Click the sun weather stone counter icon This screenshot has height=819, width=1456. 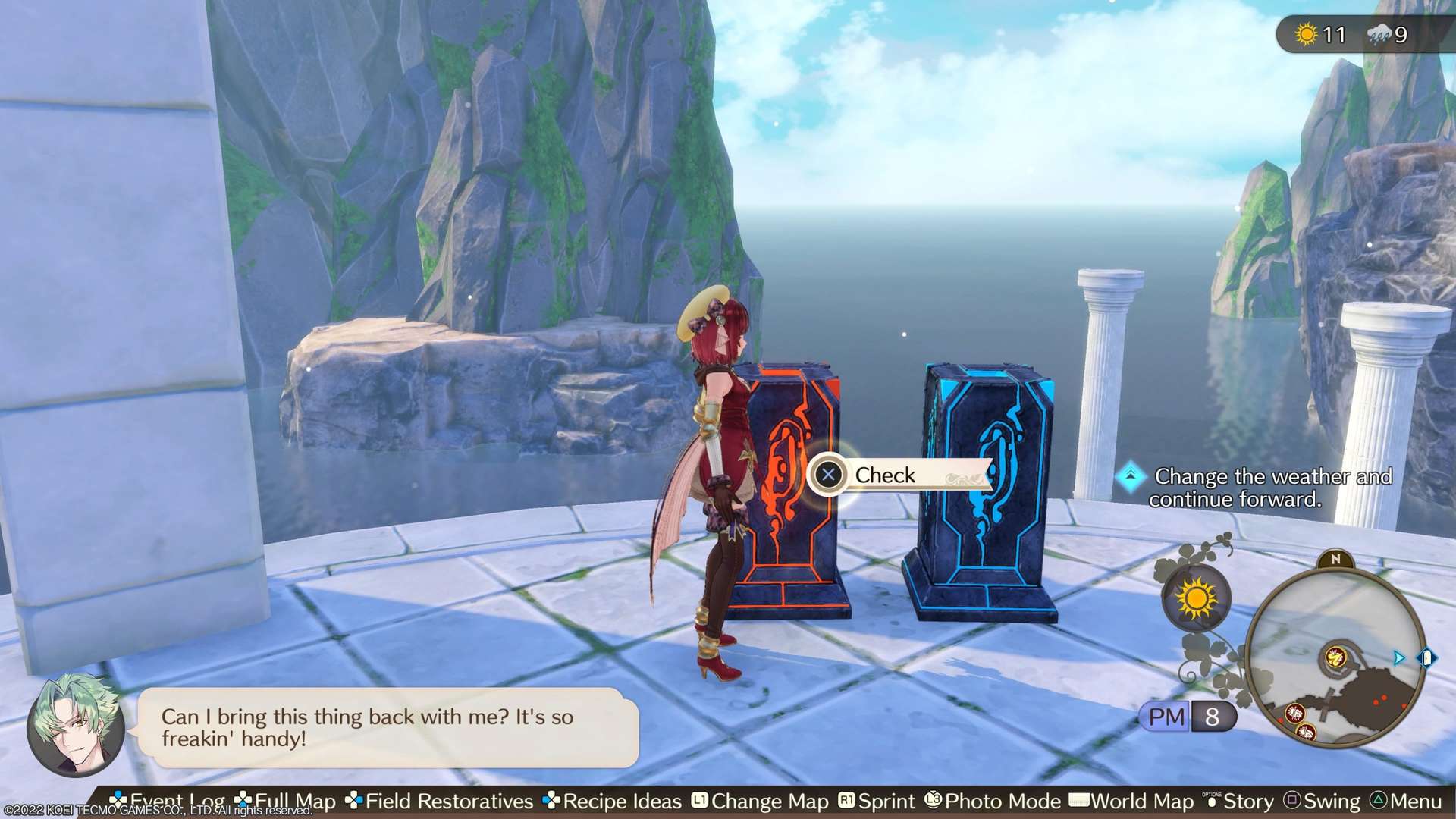[1307, 34]
